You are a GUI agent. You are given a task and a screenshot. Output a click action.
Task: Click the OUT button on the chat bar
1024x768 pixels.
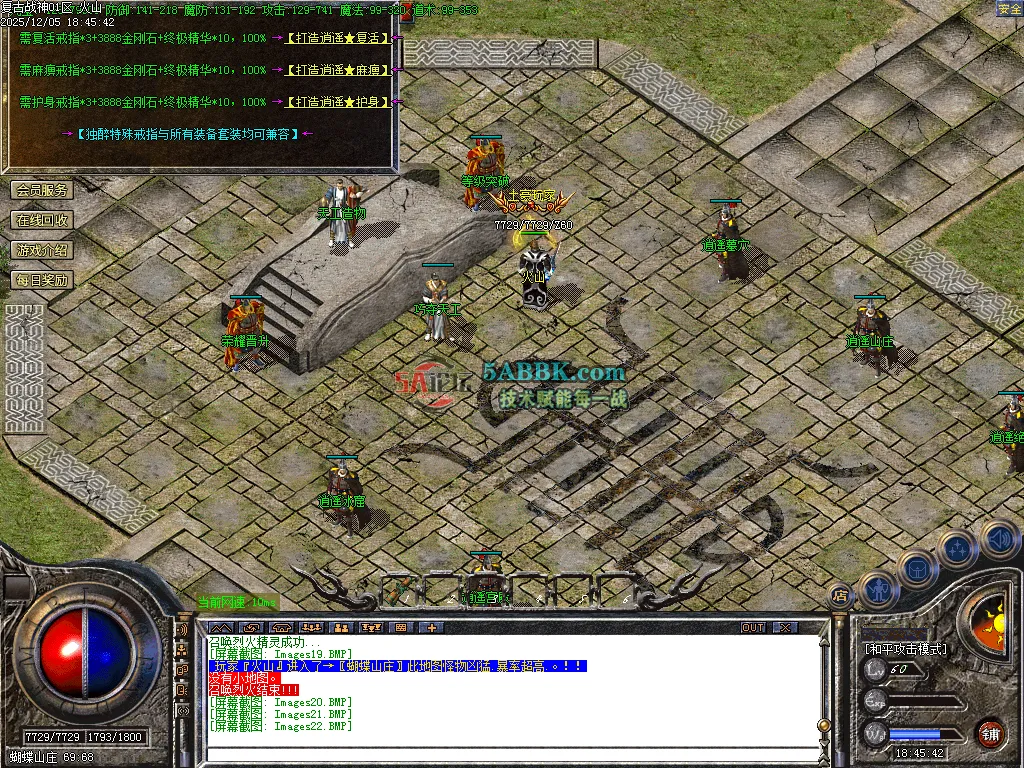pyautogui.click(x=753, y=628)
